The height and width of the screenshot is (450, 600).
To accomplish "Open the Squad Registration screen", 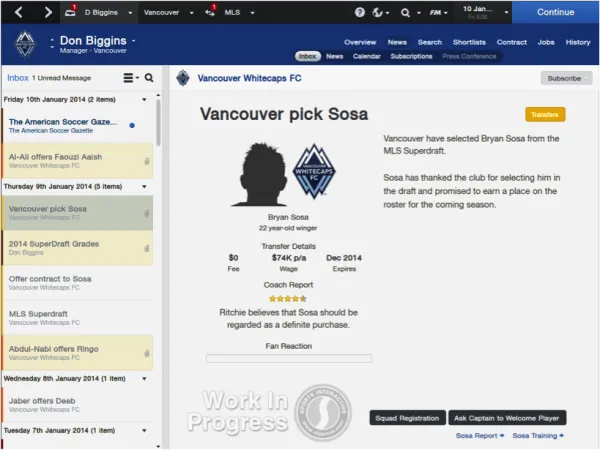I will point(406,417).
